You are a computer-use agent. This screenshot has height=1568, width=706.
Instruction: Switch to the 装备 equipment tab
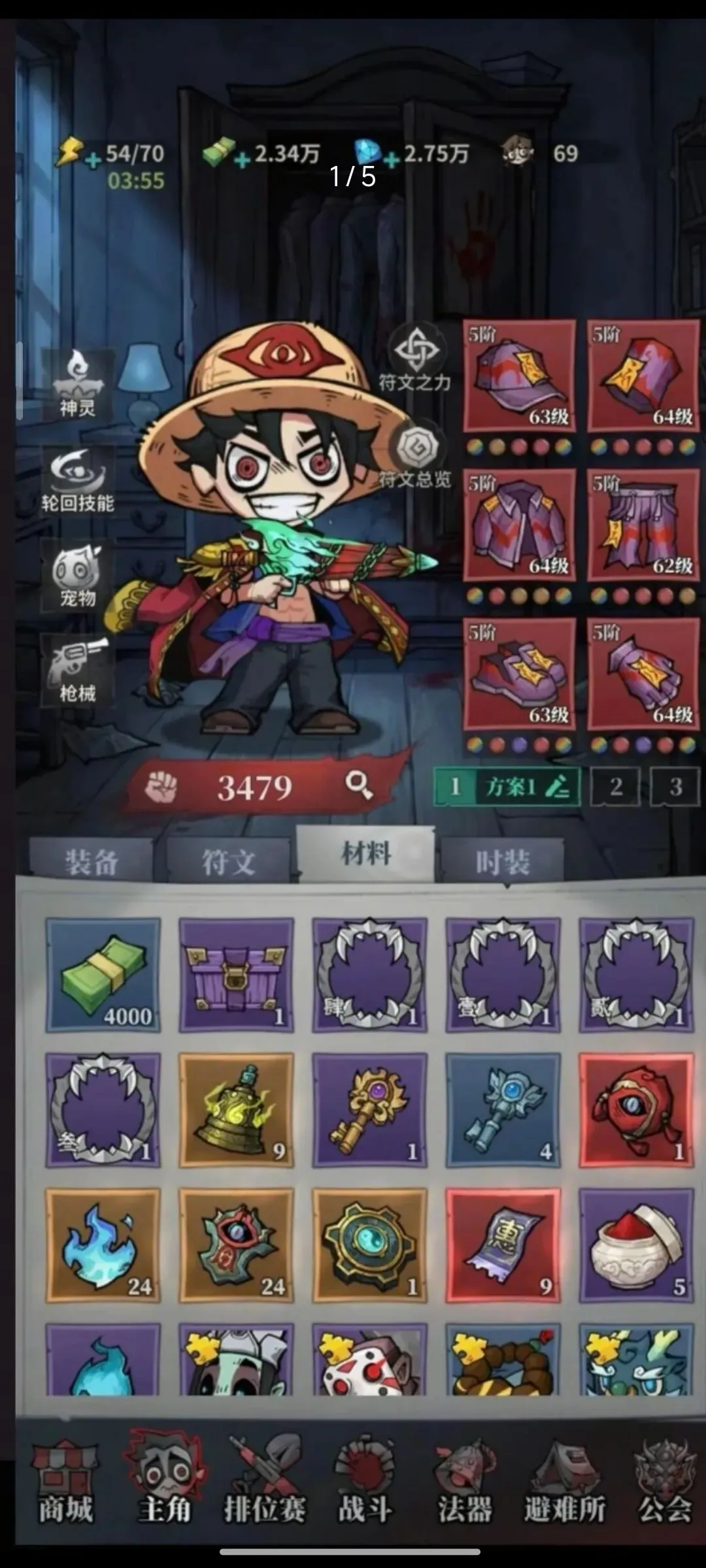point(92,862)
